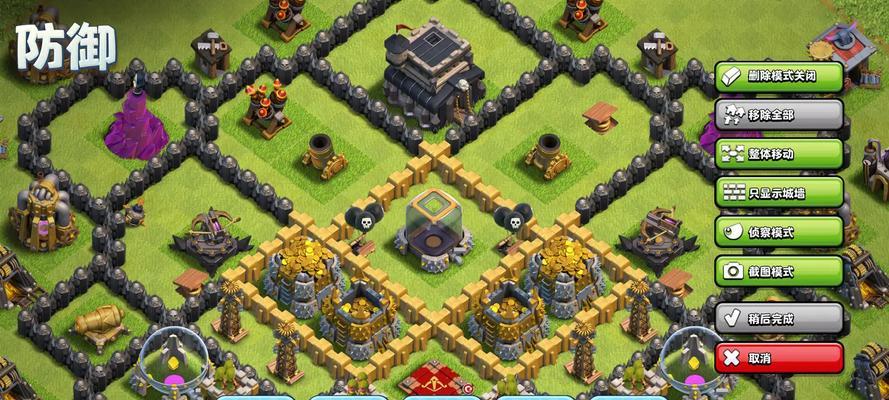The image size is (889, 400).
Task: Select the 整体移动 move whole layout button
Action: (779, 154)
